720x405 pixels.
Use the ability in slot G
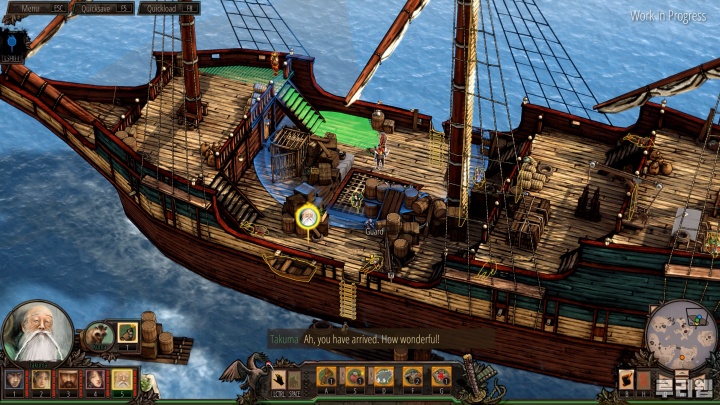(x=440, y=376)
